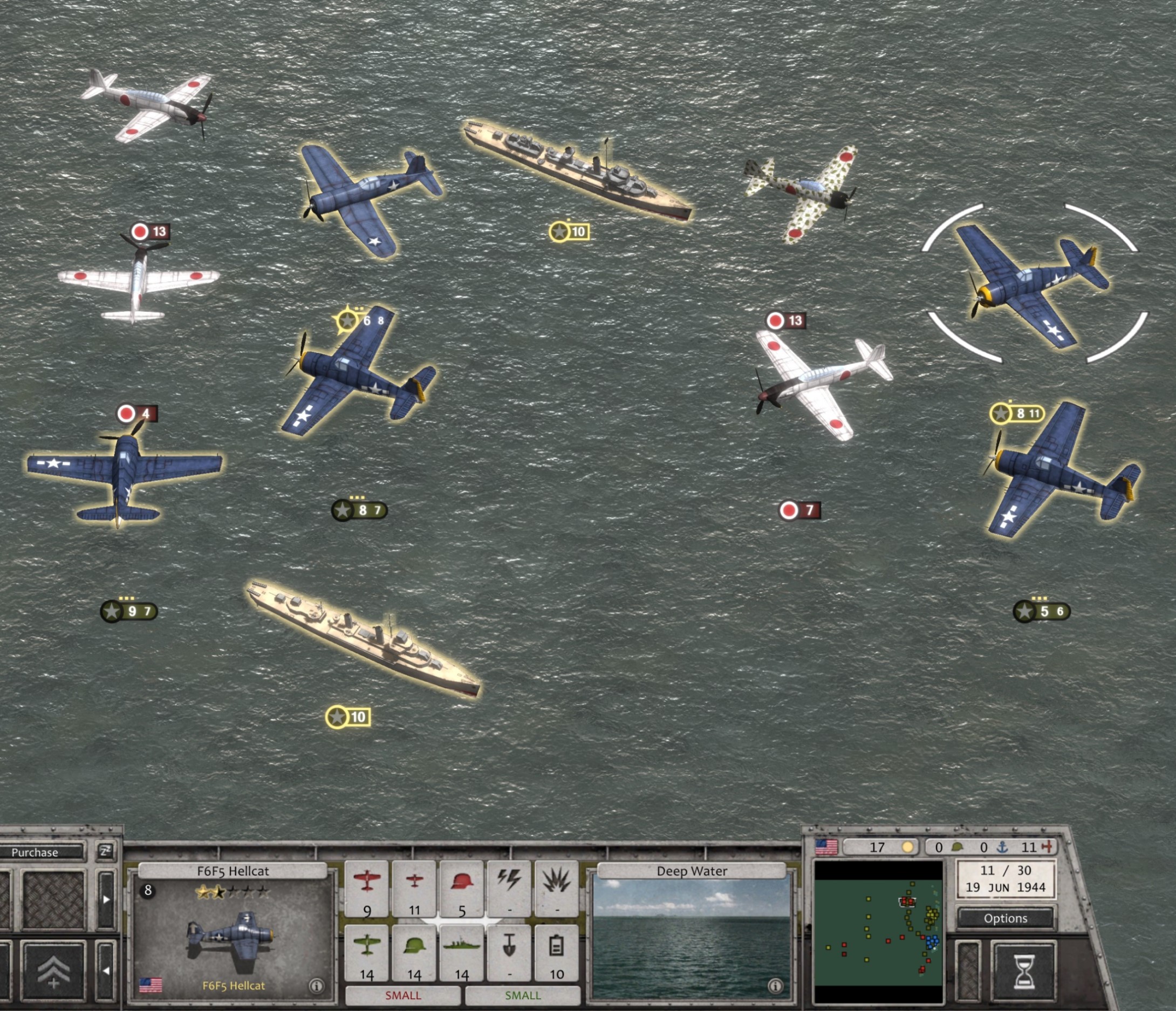Switch to the red SMALL tab

click(x=403, y=995)
